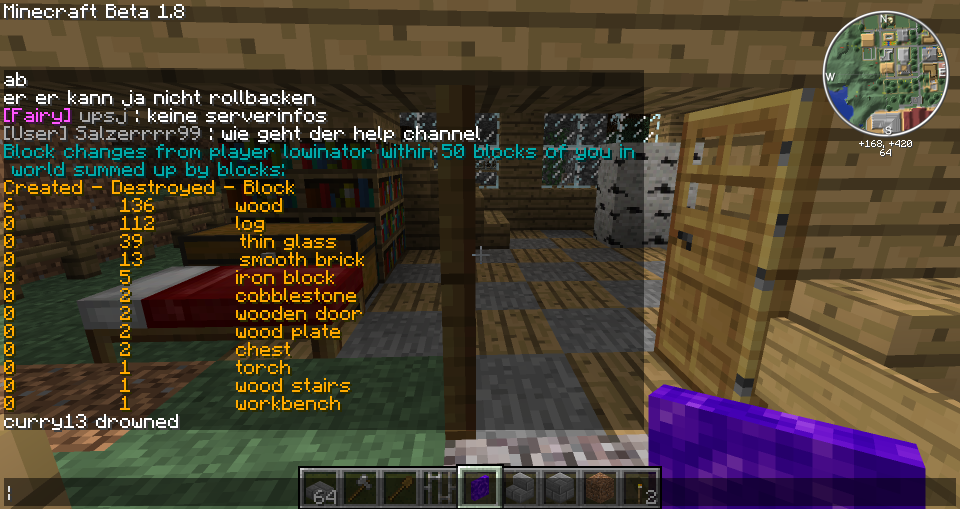
Task: Choose the shovel hotbar slot
Action: [x=399, y=487]
